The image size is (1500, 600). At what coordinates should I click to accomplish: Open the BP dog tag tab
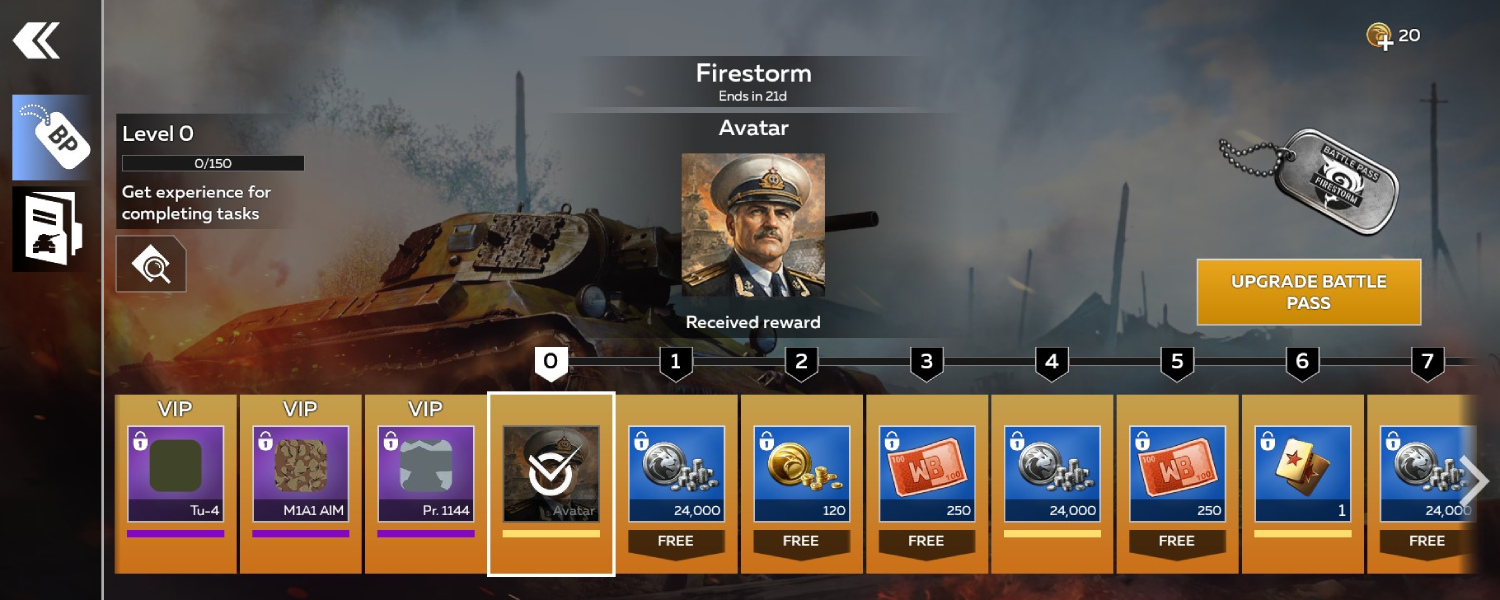coord(51,138)
